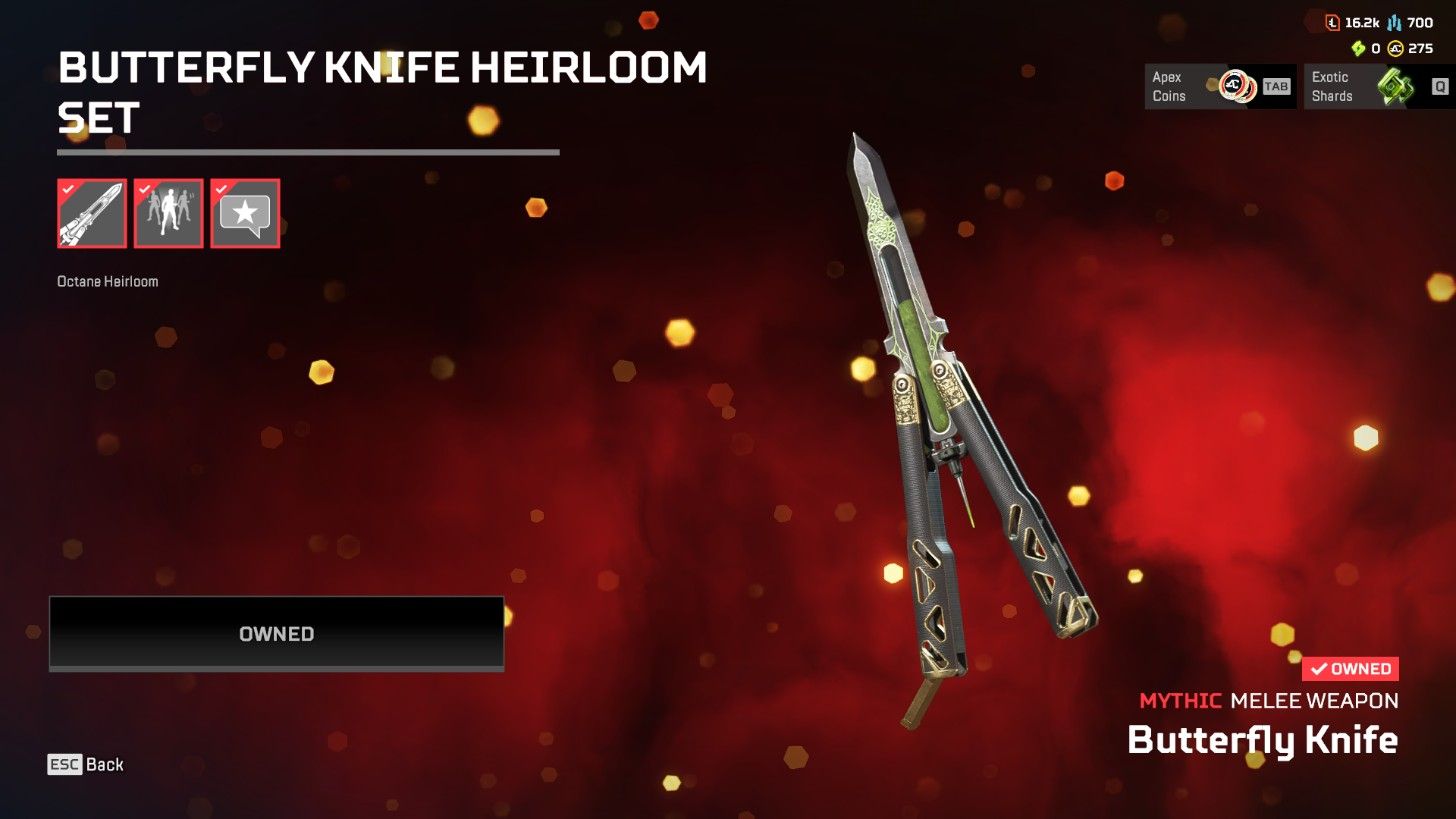Viewport: 1456px width, 819px height.
Task: Open the Octane banner pose icon
Action: [168, 213]
